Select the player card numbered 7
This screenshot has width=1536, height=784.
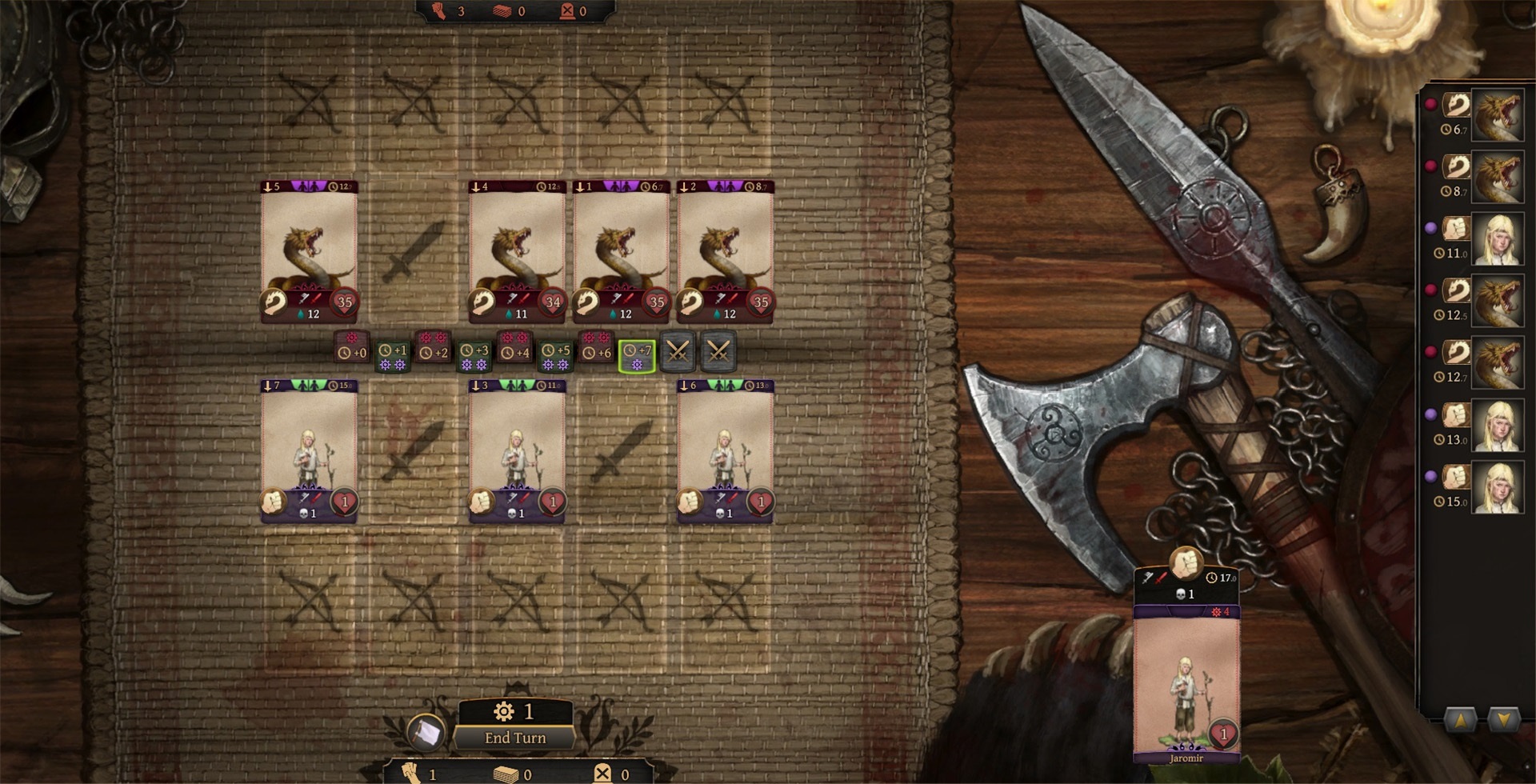click(309, 451)
